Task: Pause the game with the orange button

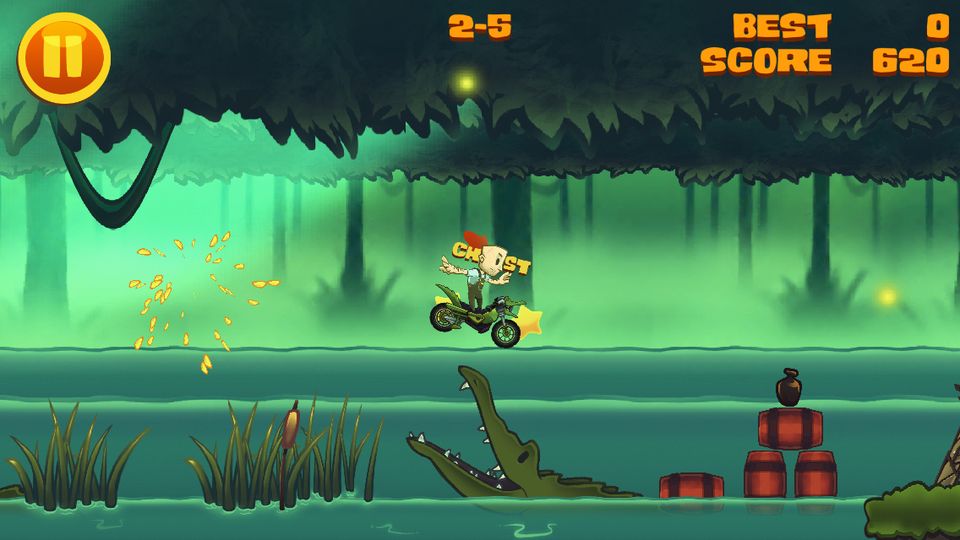Action: click(x=63, y=57)
